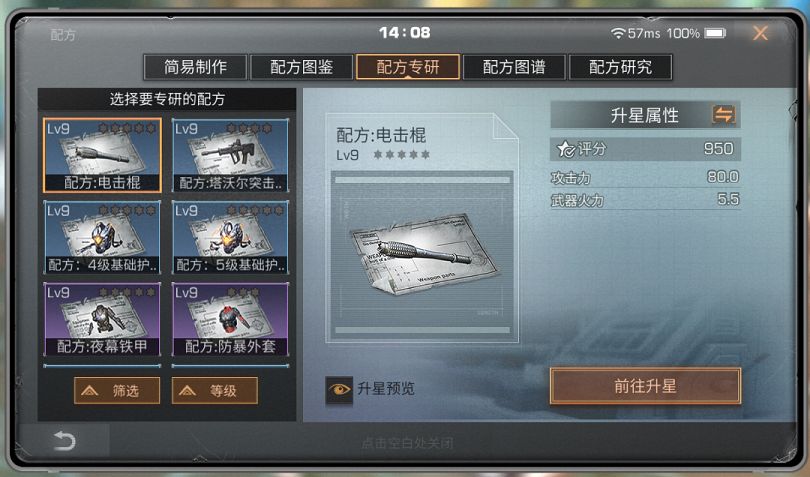This screenshot has width=810, height=477.
Task: Select the 5级基础护 recipe card
Action: tap(230, 237)
